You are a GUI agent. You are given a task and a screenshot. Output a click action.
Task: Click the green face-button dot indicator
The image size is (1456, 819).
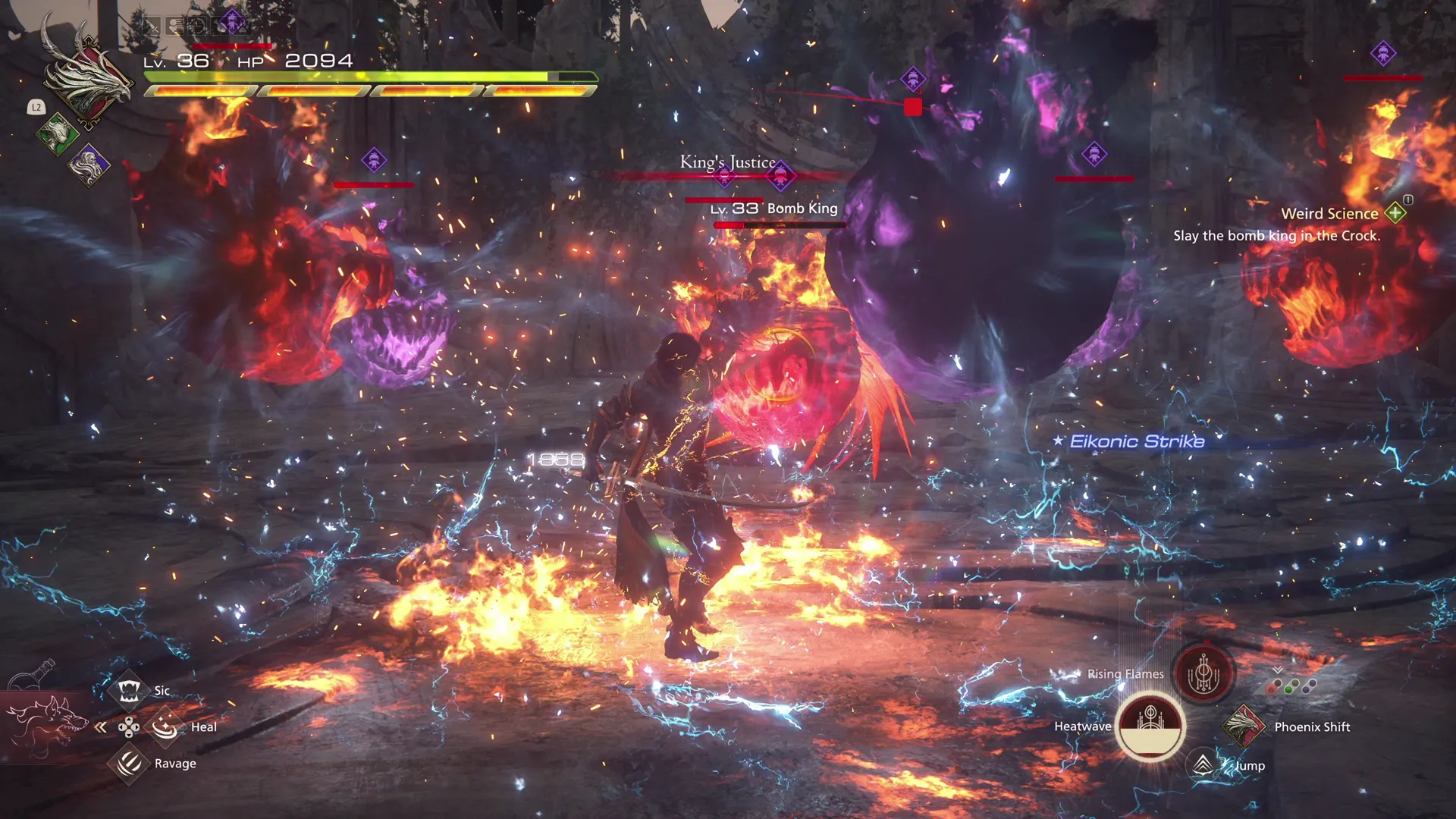click(x=1288, y=690)
